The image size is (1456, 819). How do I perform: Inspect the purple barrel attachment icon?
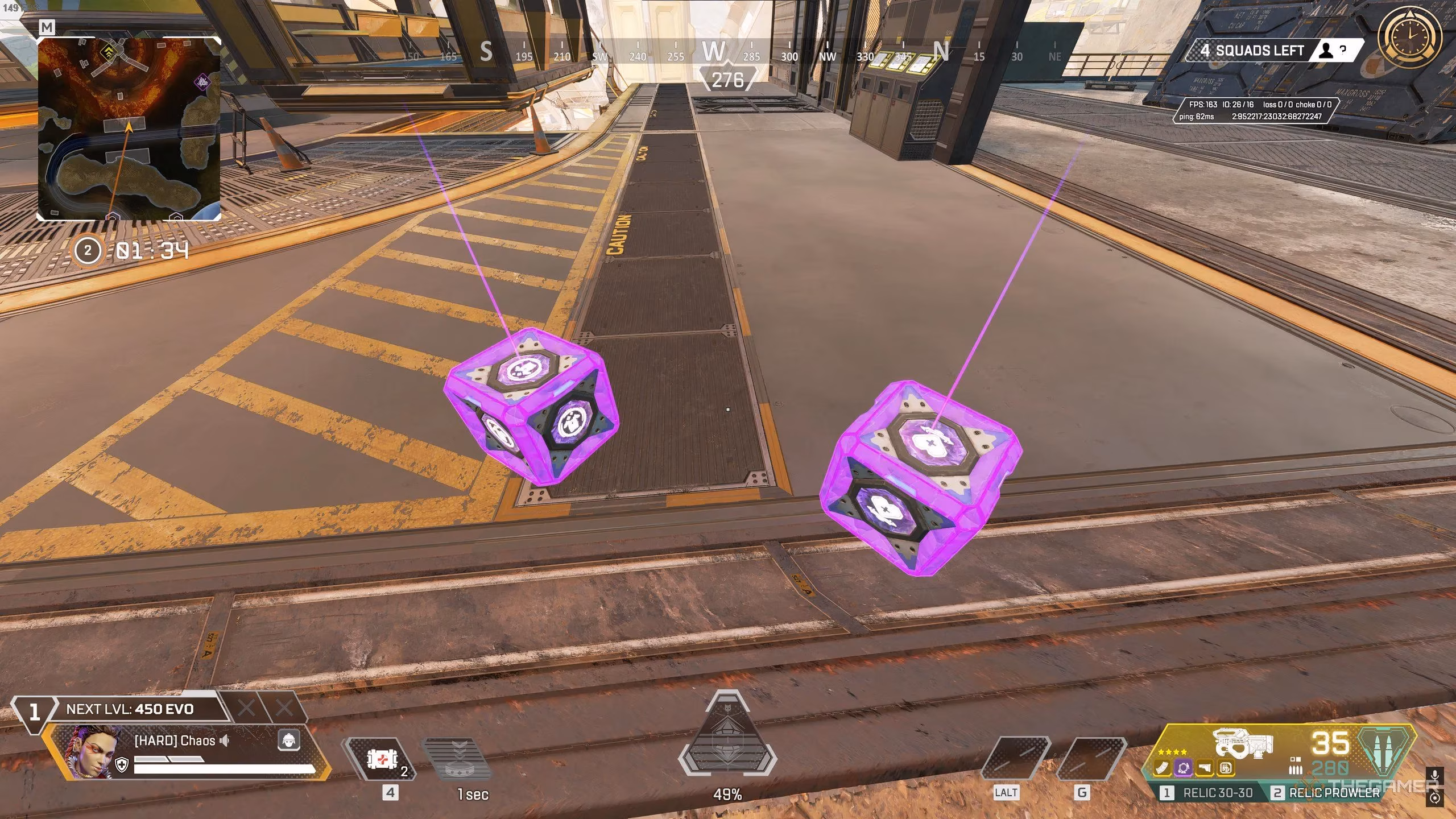1184,768
